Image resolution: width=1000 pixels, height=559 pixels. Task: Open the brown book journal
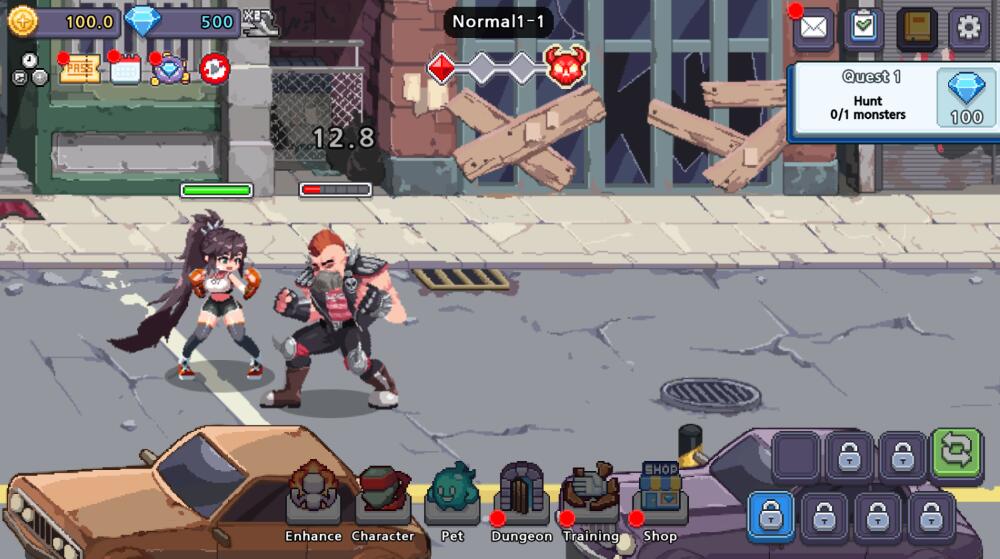916,27
